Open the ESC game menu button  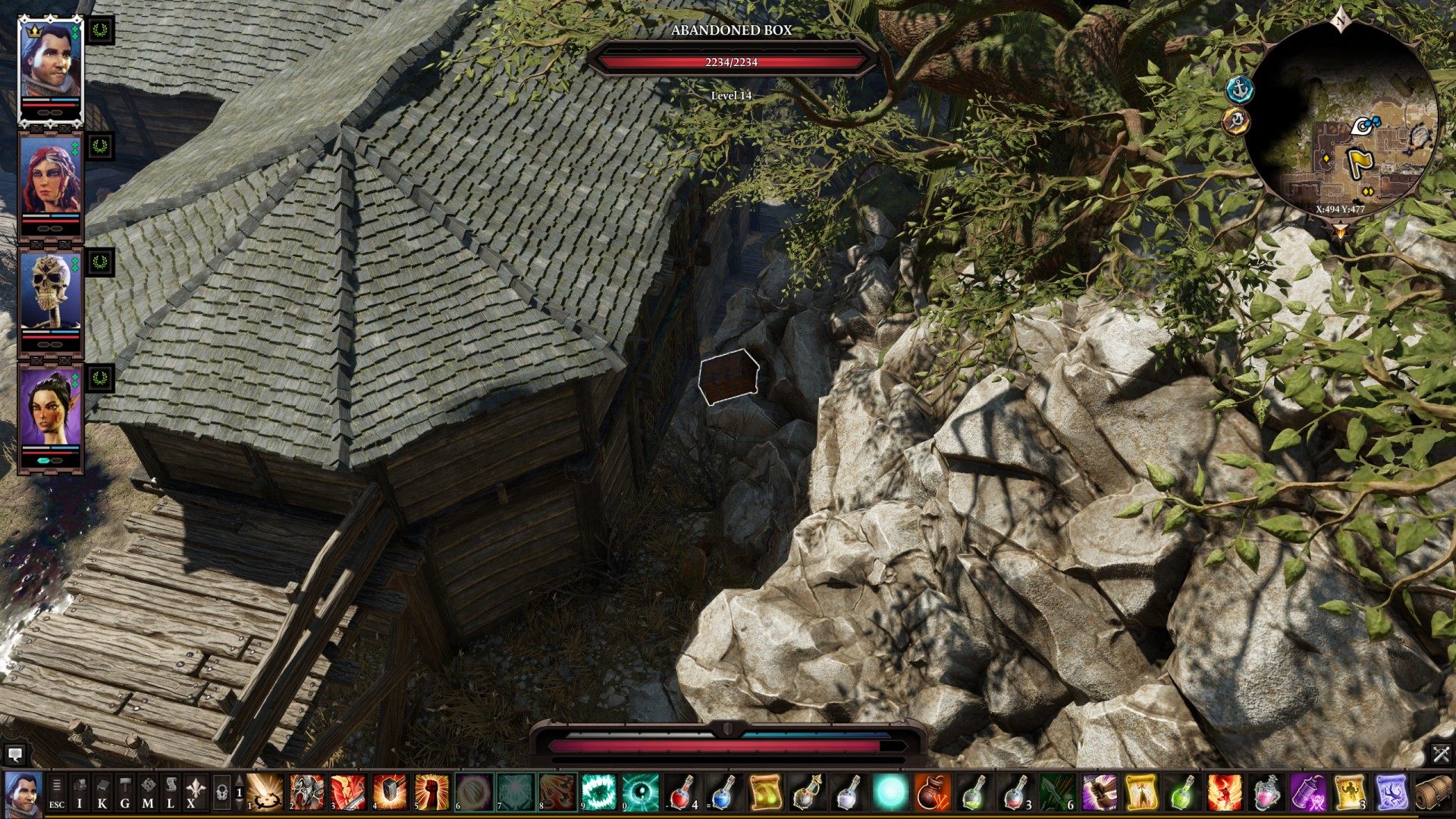tap(57, 792)
